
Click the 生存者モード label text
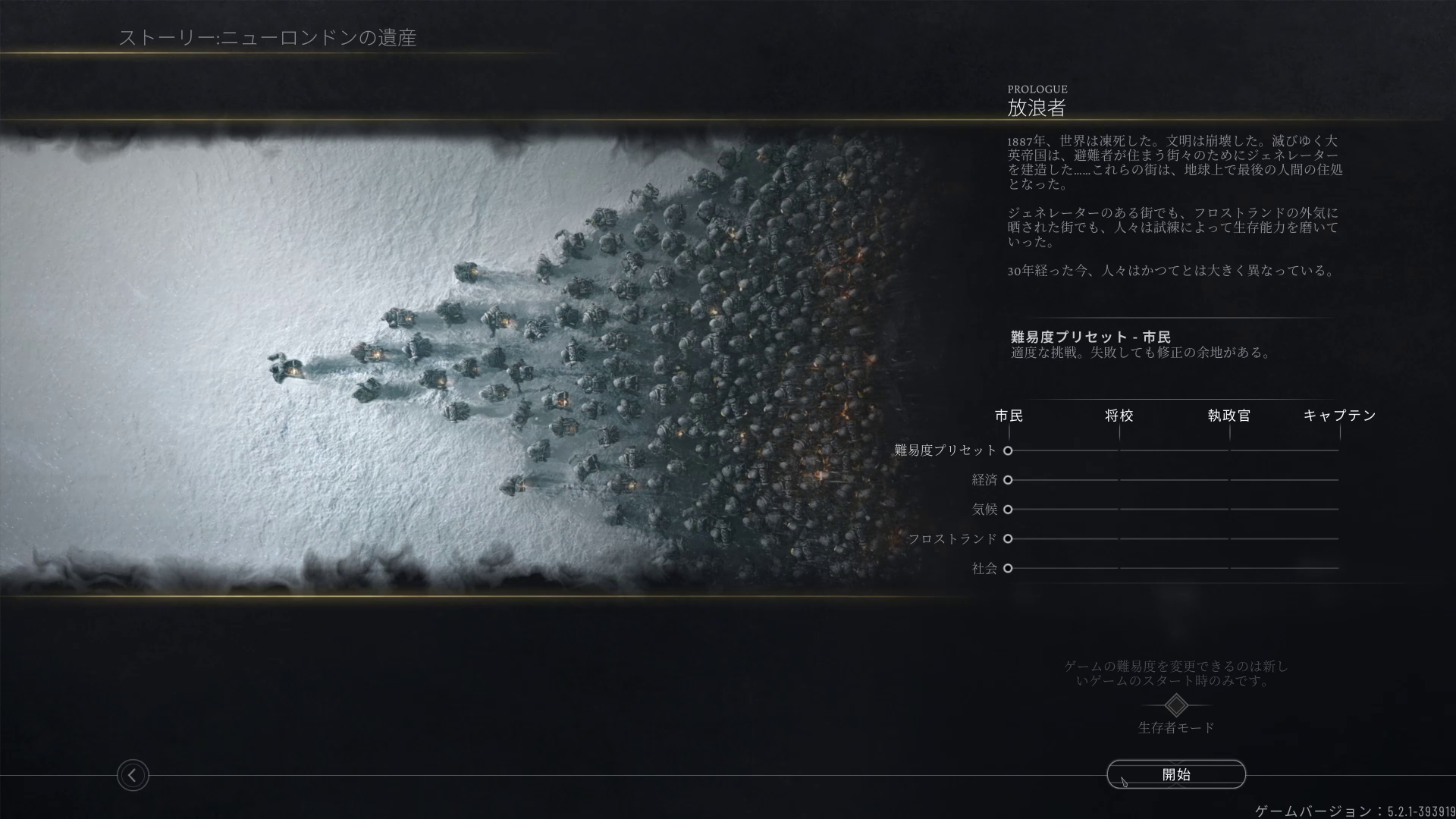(x=1175, y=729)
